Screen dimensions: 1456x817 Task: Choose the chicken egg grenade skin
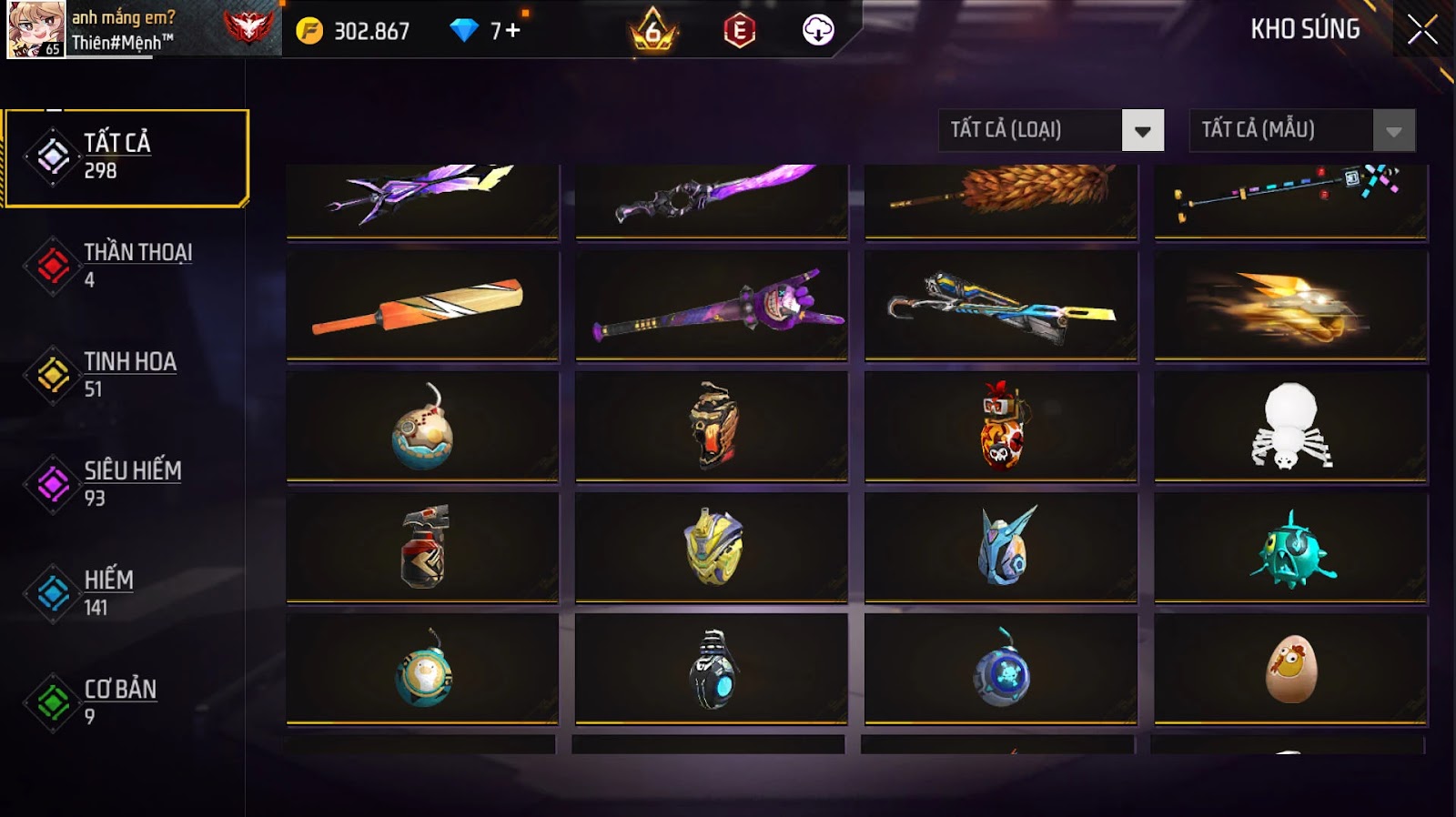(x=1290, y=670)
